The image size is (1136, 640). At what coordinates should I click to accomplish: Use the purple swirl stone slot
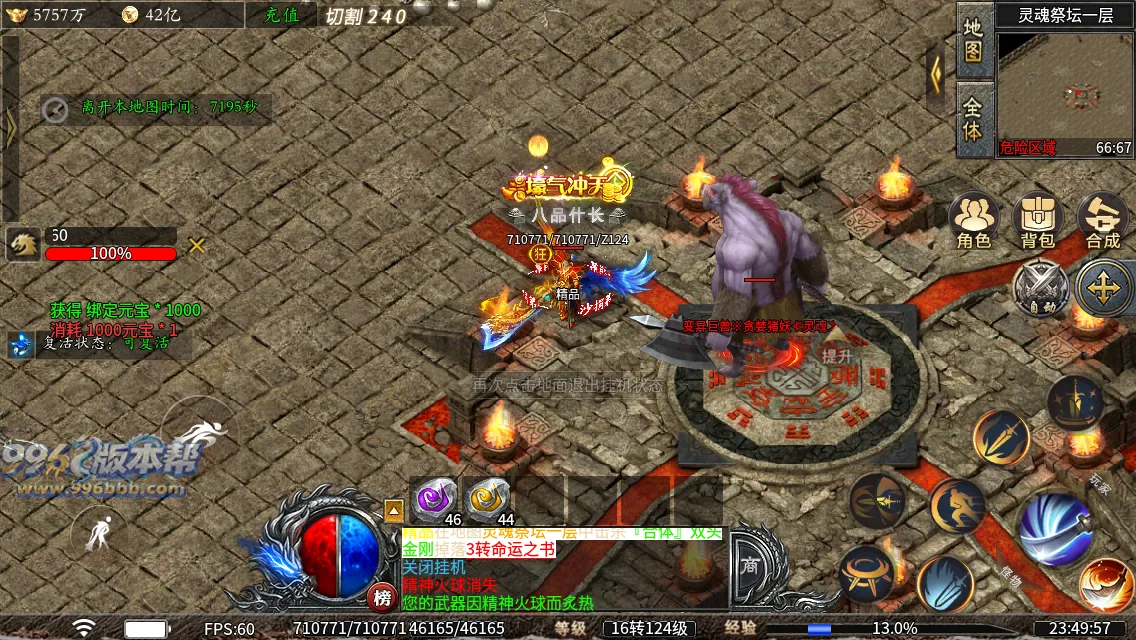coord(436,497)
